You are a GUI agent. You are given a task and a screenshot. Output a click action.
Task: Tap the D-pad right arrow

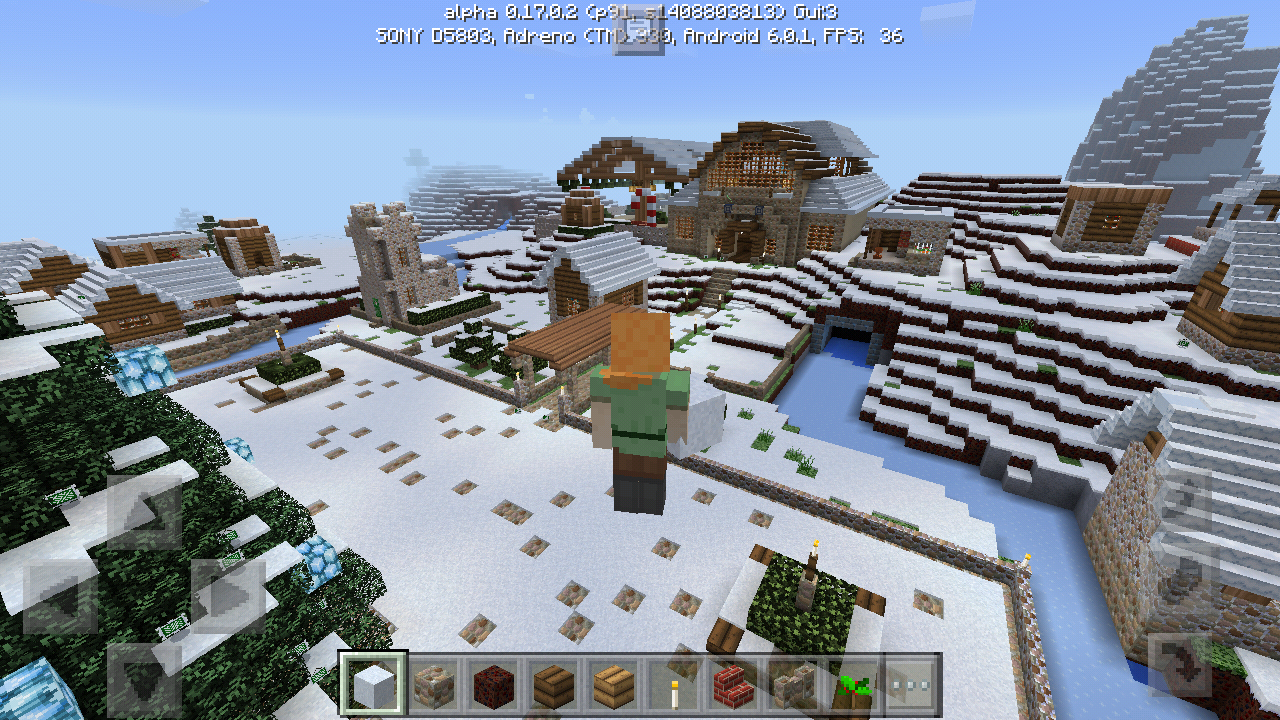coord(228,596)
